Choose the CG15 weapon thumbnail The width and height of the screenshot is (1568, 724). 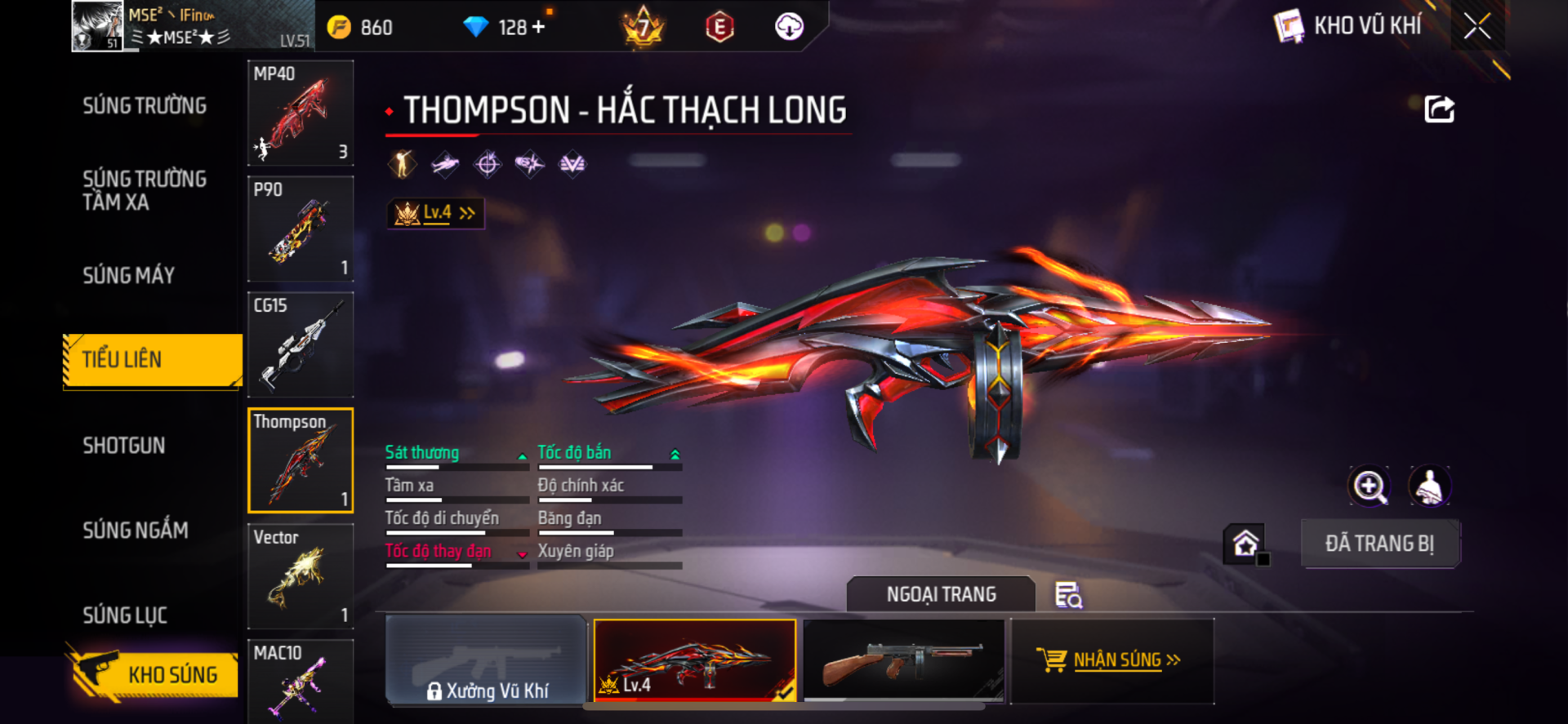[x=301, y=345]
